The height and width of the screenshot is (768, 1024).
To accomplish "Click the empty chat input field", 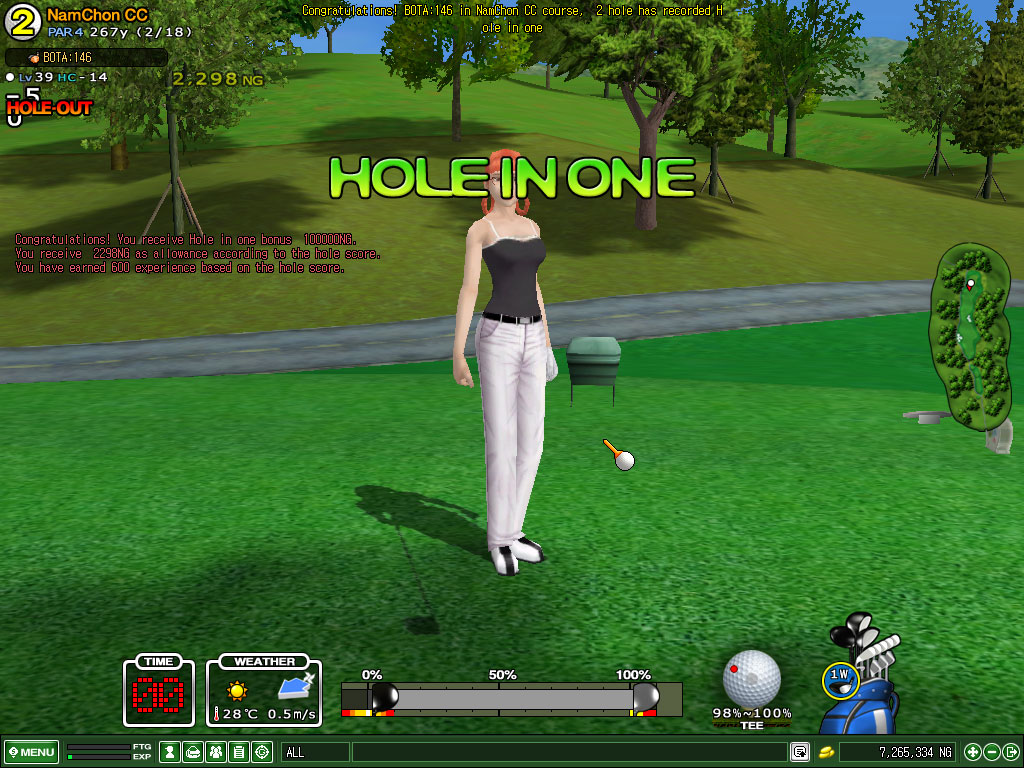I will coord(568,752).
